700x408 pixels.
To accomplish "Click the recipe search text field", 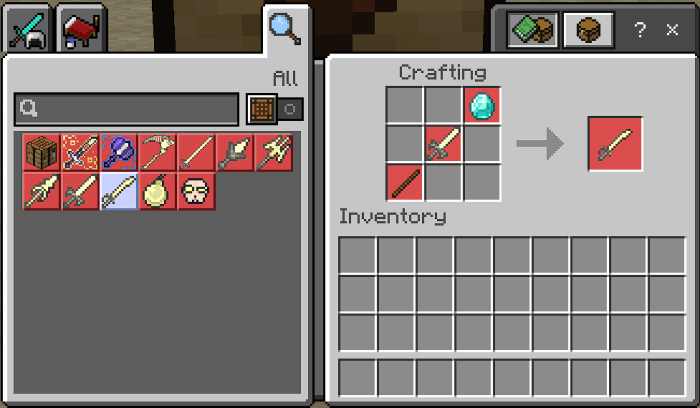I will click(x=127, y=109).
